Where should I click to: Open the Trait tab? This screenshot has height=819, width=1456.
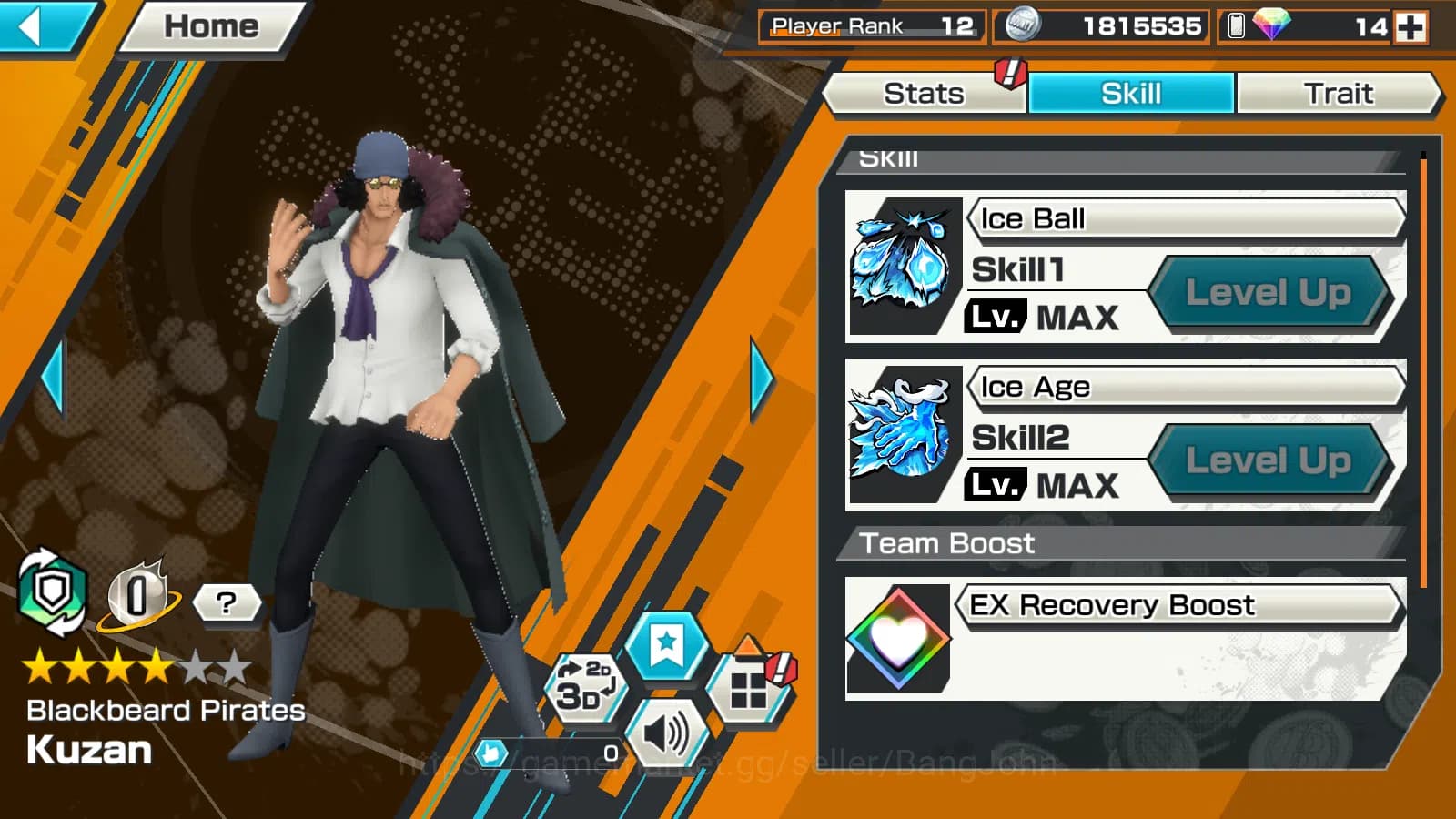(1338, 94)
